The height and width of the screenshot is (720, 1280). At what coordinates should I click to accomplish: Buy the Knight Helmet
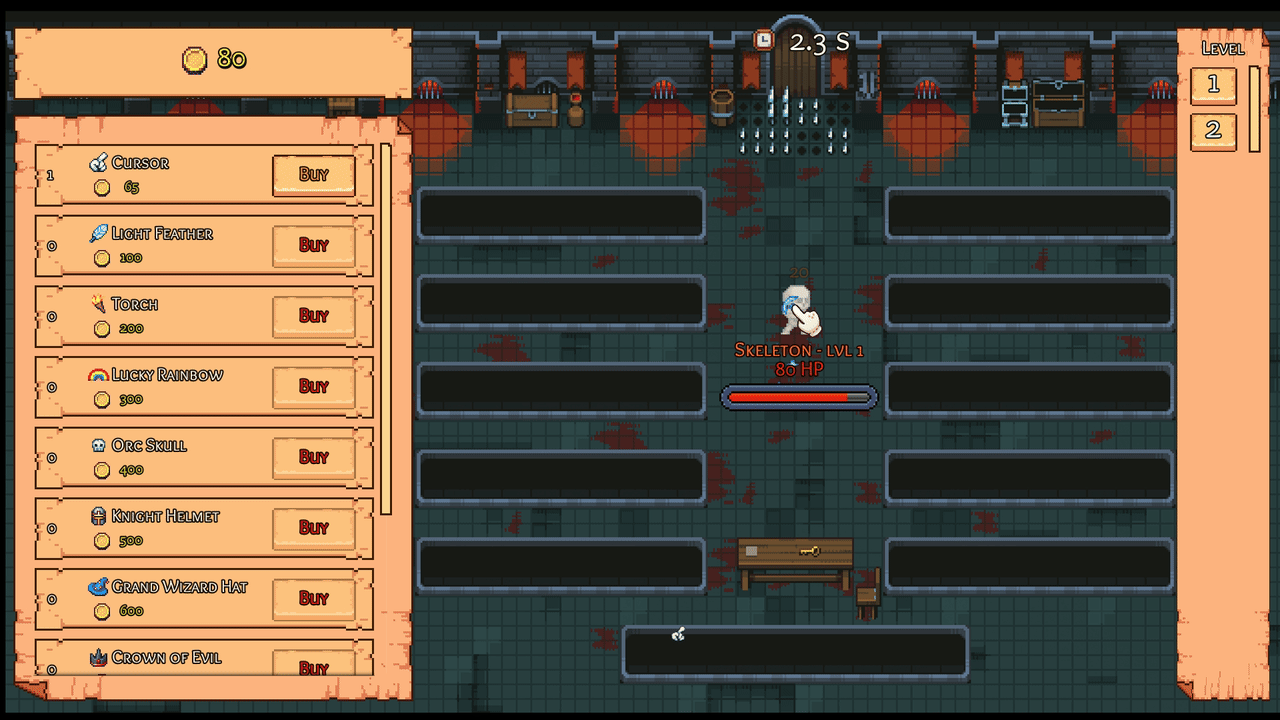point(313,528)
